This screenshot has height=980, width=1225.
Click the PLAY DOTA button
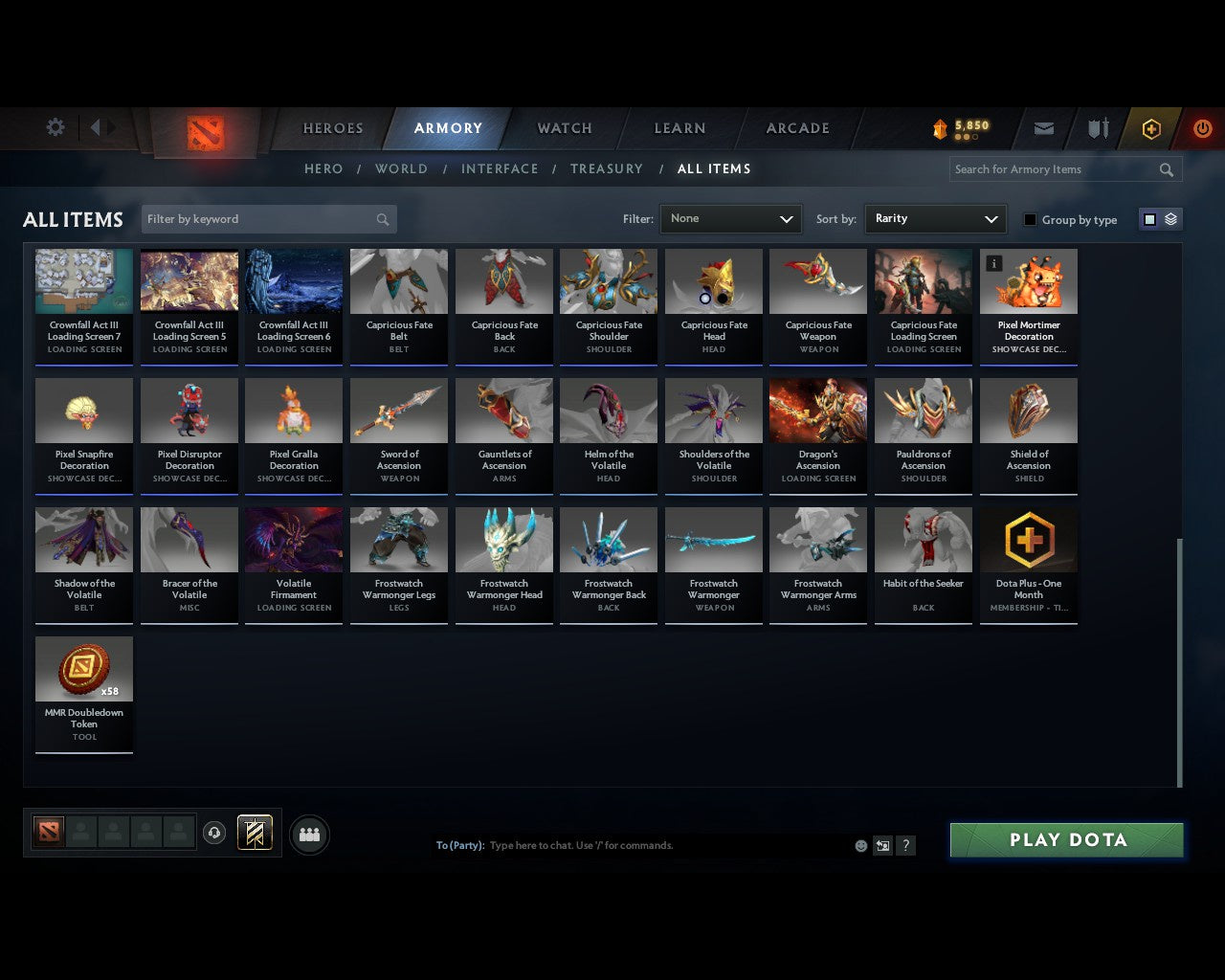point(1066,839)
